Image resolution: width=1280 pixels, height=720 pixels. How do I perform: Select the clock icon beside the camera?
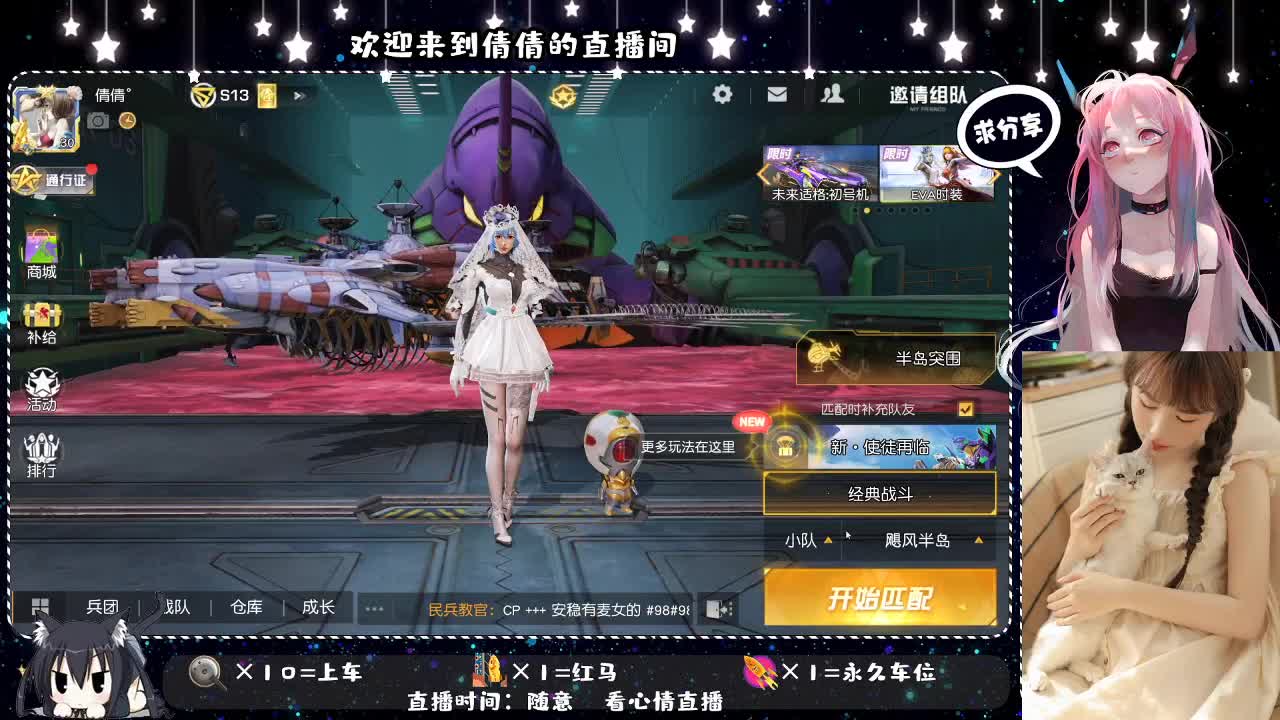(126, 120)
